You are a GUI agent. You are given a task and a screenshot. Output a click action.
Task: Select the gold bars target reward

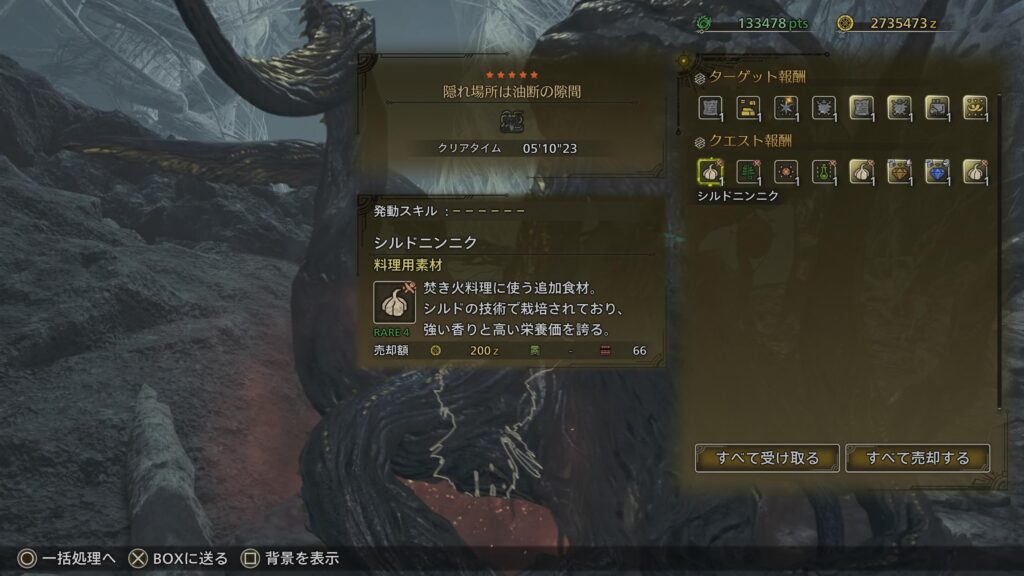coord(747,108)
